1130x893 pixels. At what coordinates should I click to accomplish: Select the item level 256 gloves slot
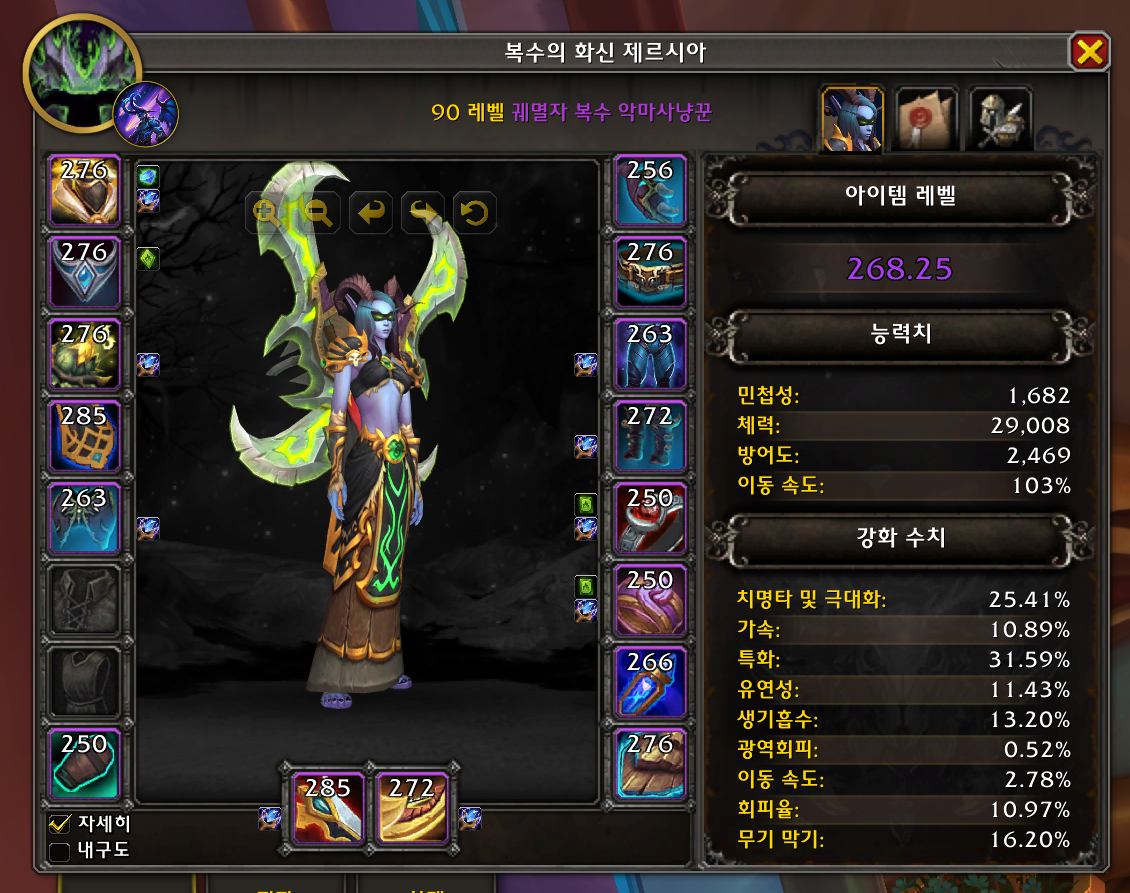point(650,190)
